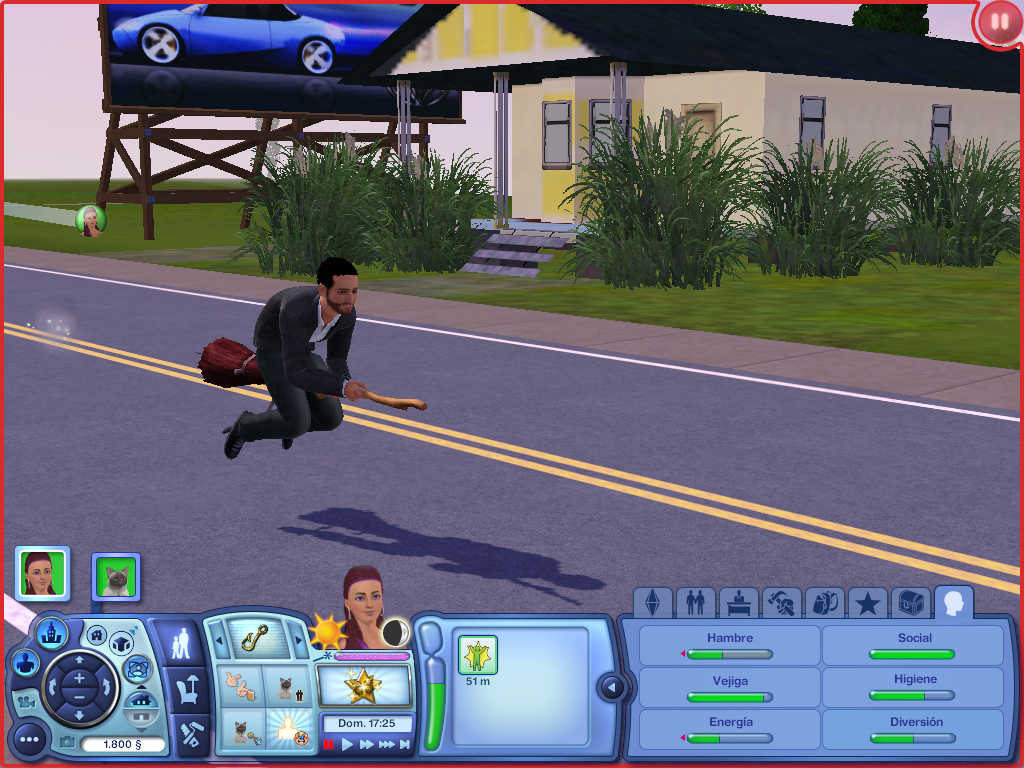Select the red-haired Sim's portrait thumbnail
The height and width of the screenshot is (768, 1024).
click(x=42, y=573)
